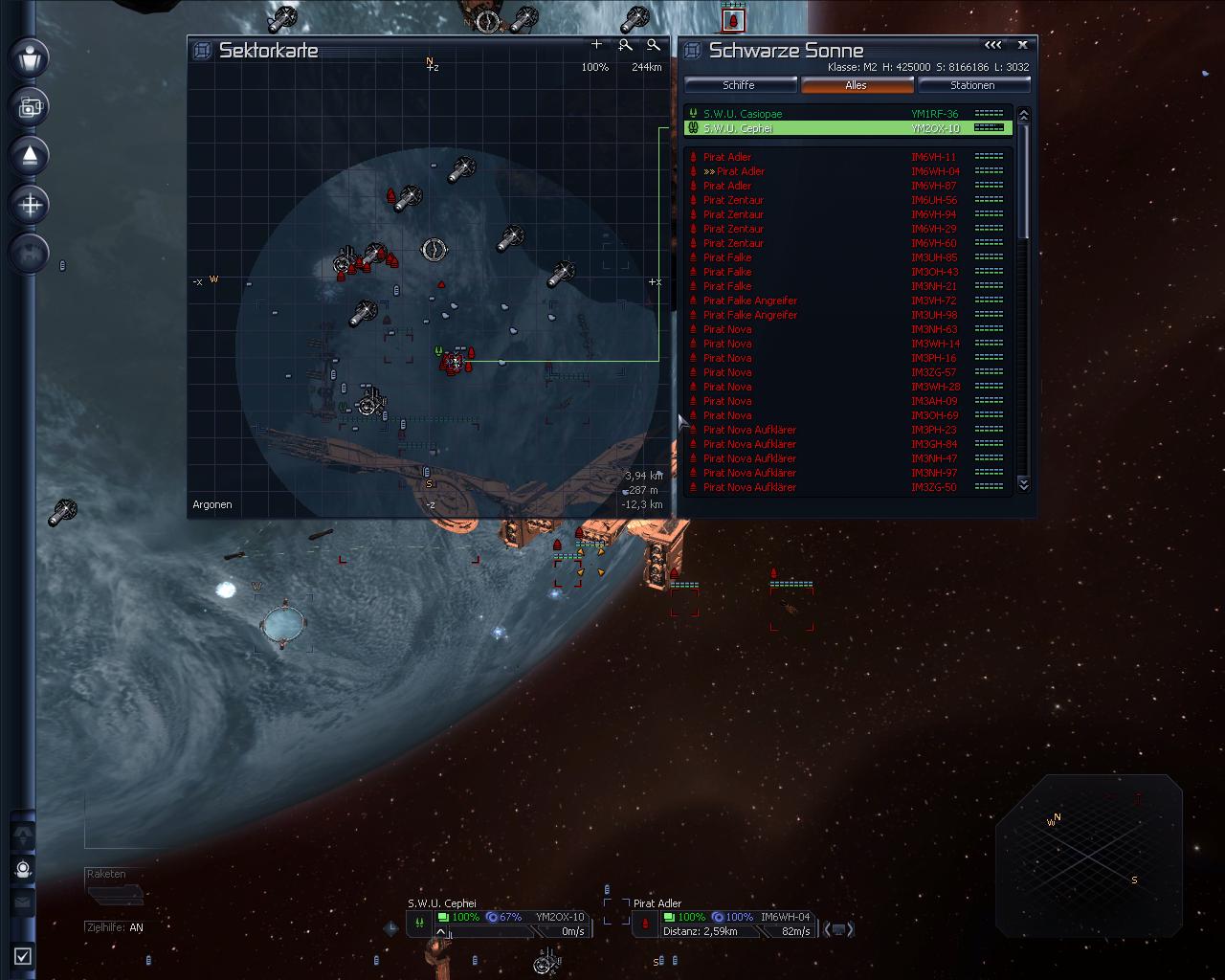The image size is (1225, 980).
Task: Pick Pirat Falke Angreifer IM3VH-72
Action: click(750, 301)
